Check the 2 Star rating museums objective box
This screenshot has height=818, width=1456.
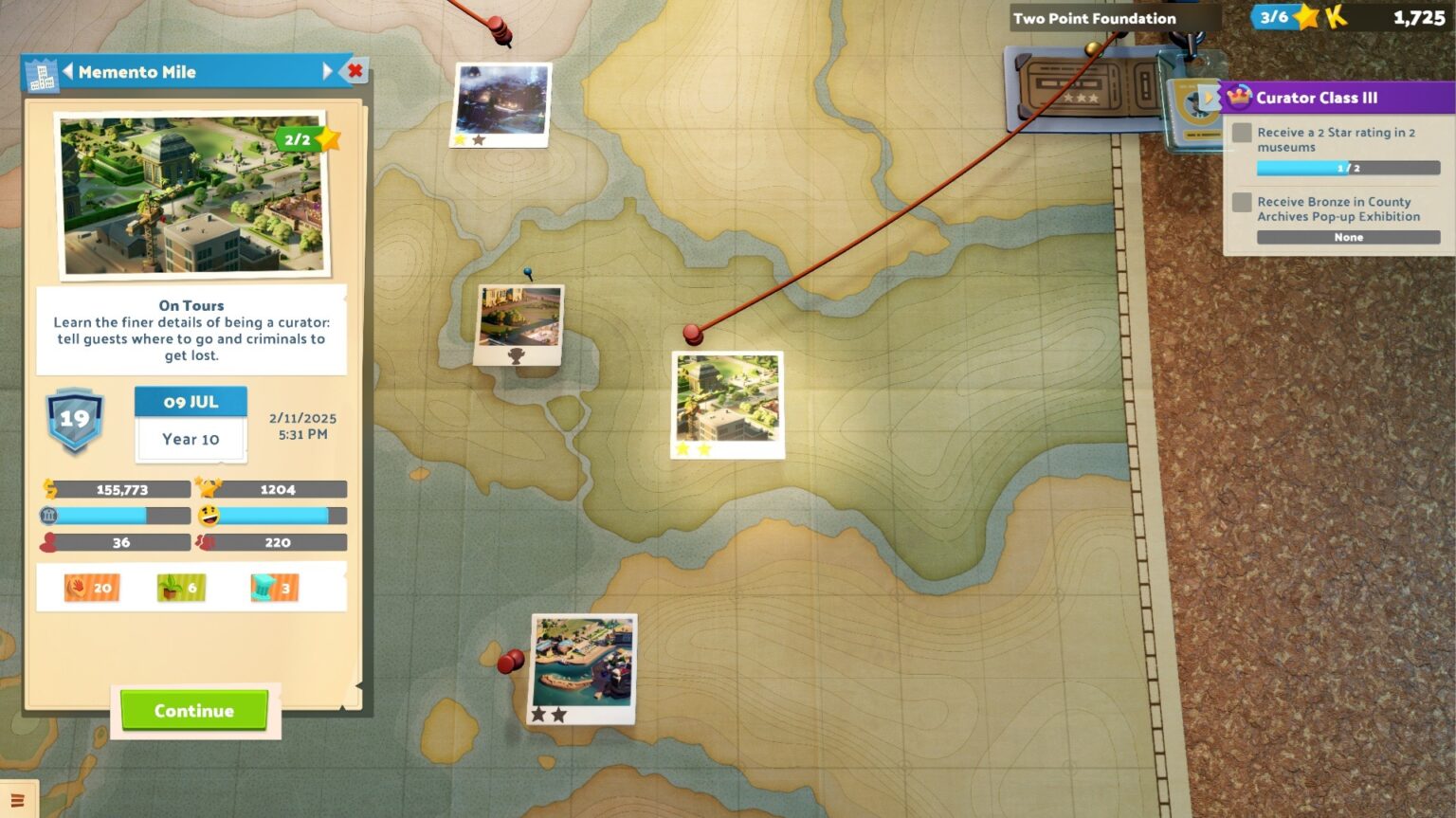(x=1241, y=134)
